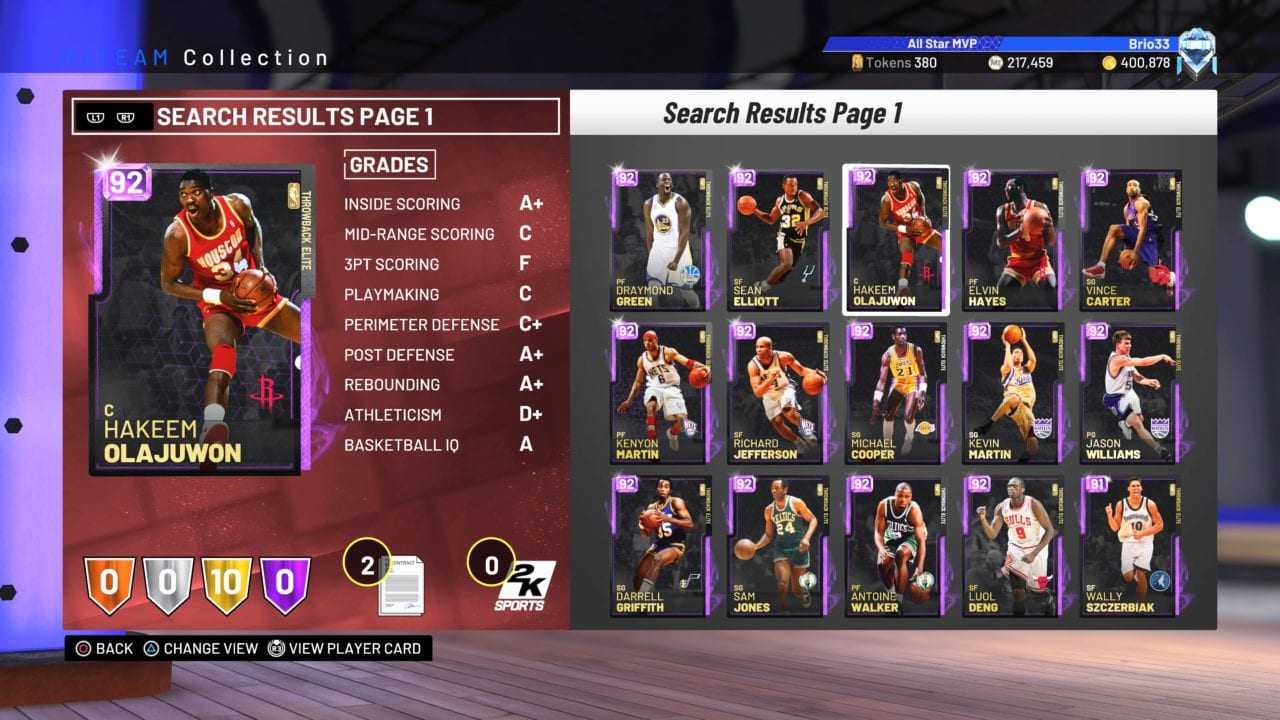Pick the Michael Cooper card
1280x720 pixels.
[x=895, y=393]
